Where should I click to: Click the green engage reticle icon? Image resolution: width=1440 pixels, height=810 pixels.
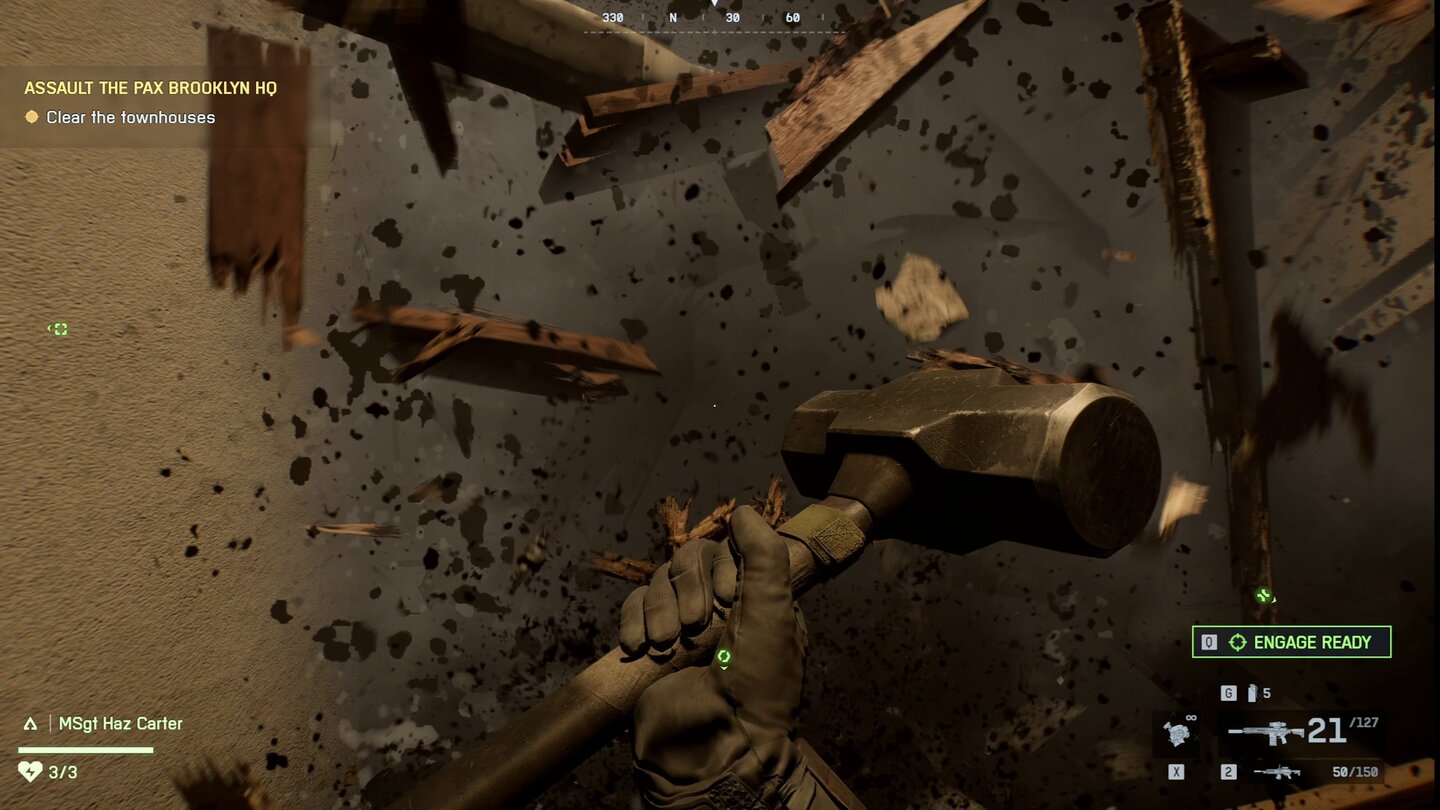(1237, 642)
